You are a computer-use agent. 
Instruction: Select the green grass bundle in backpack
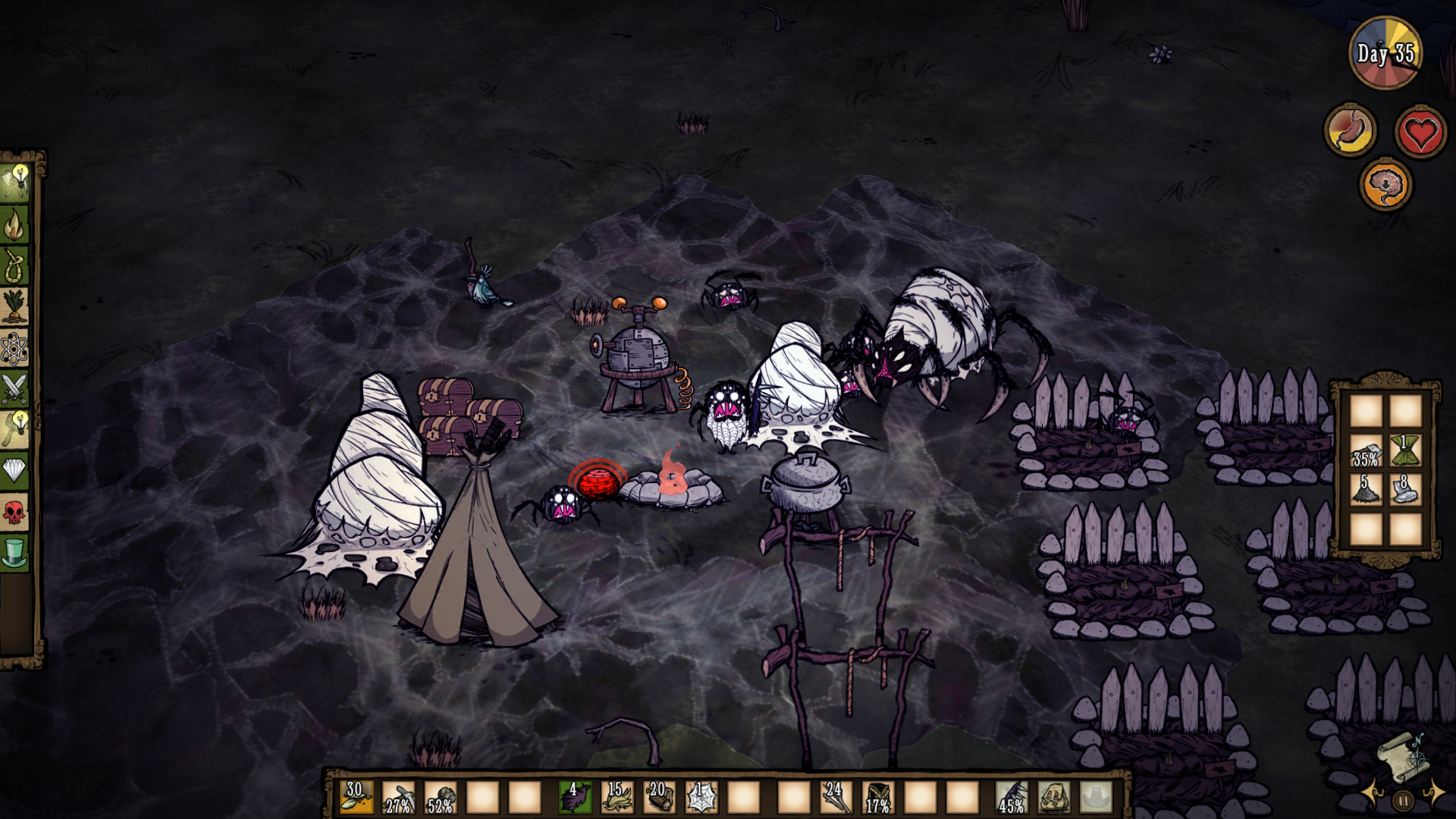(x=1404, y=450)
